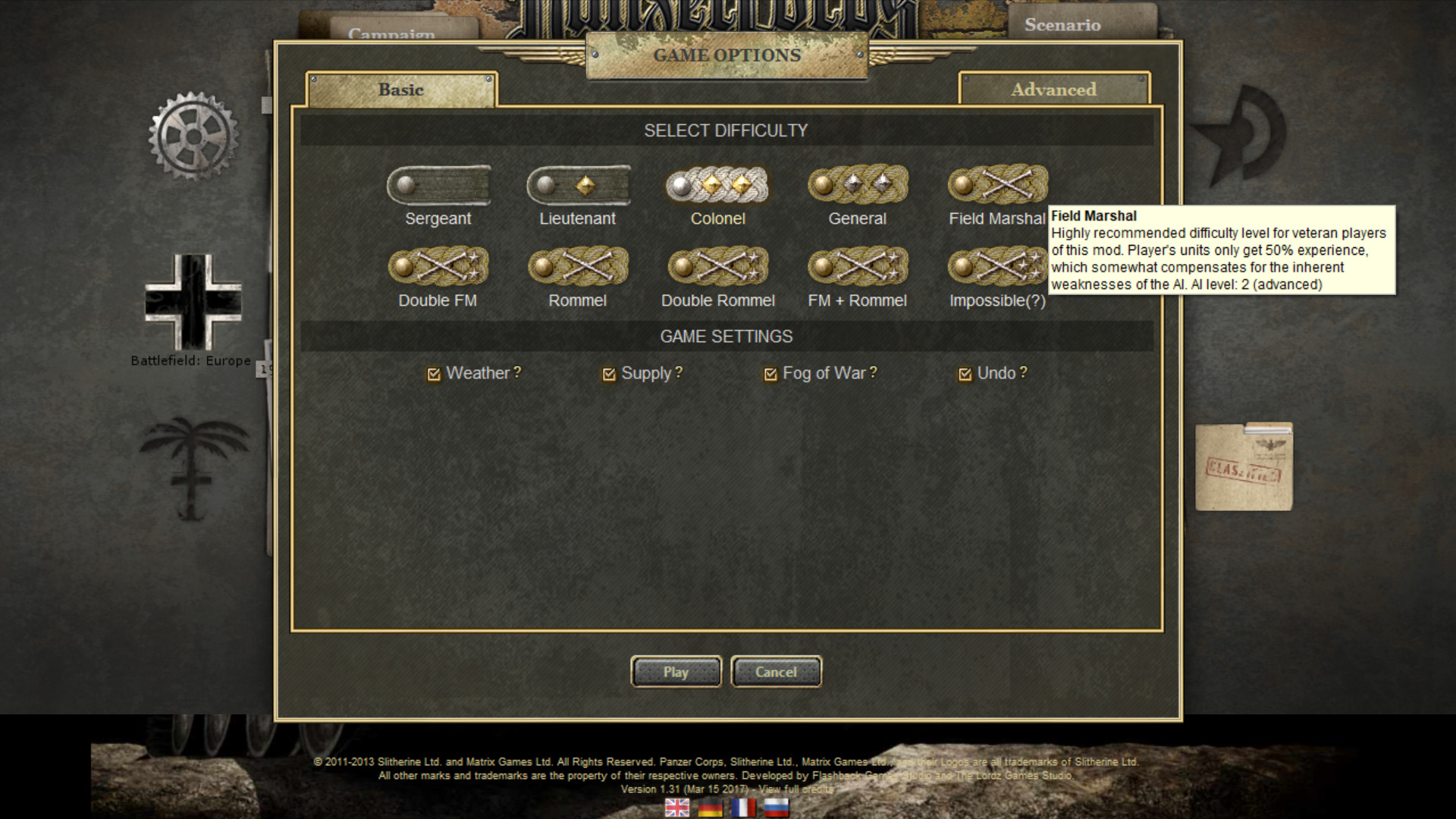Screen dimensions: 1456x819
Task: Choose the Double FM difficulty
Action: (438, 267)
